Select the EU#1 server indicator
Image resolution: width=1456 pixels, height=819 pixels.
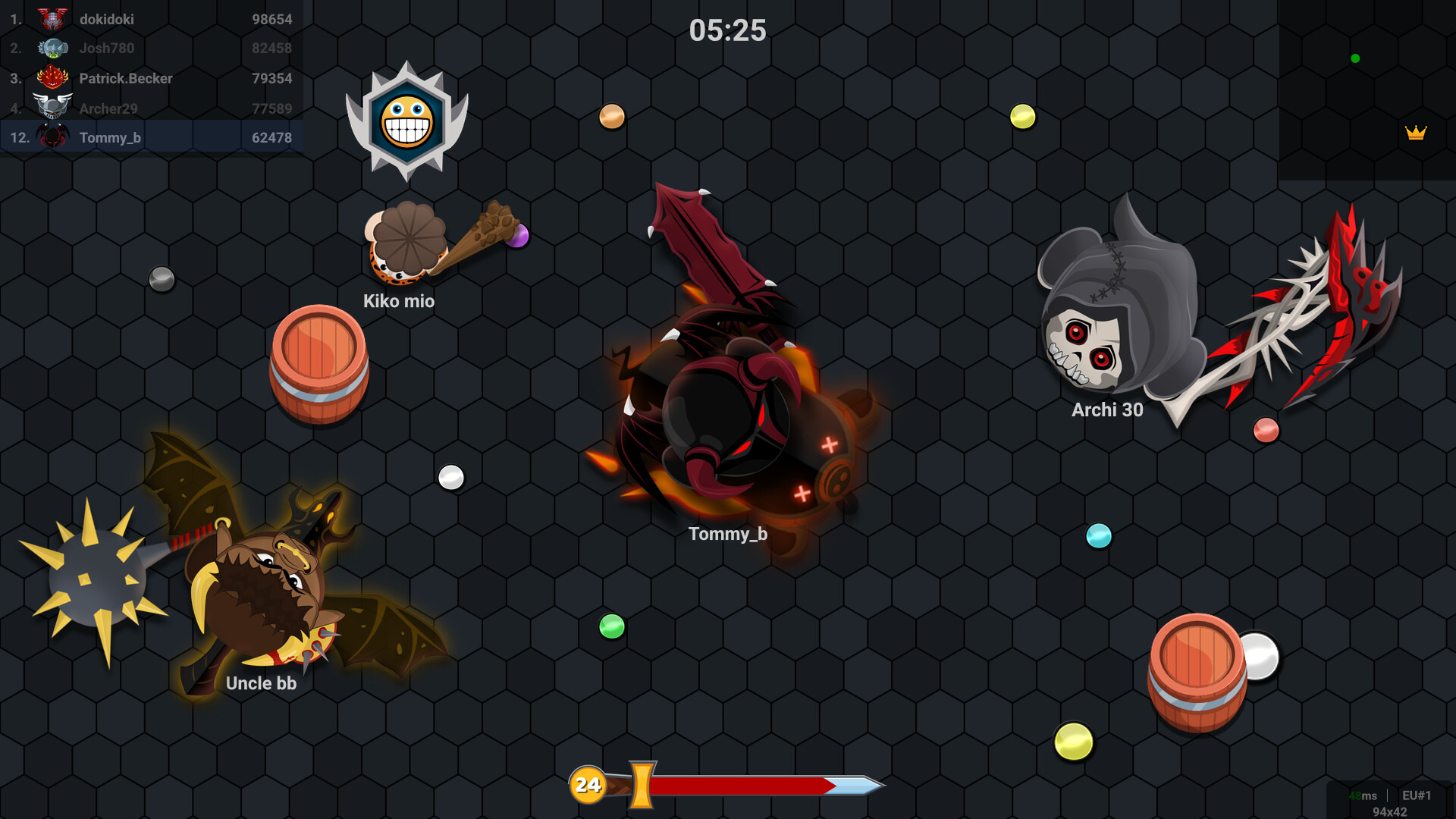tap(1416, 795)
